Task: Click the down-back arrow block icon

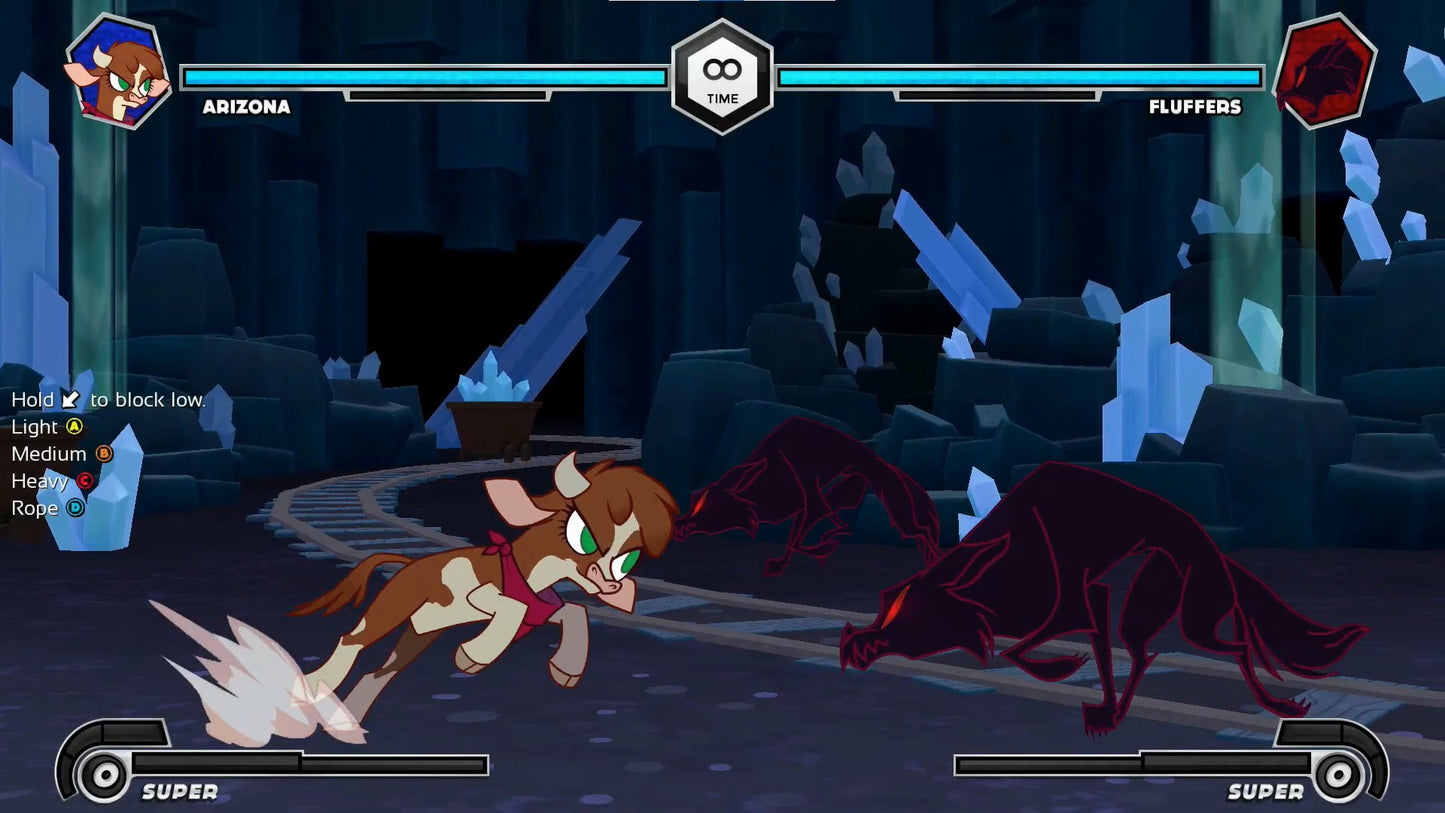Action: [x=70, y=399]
